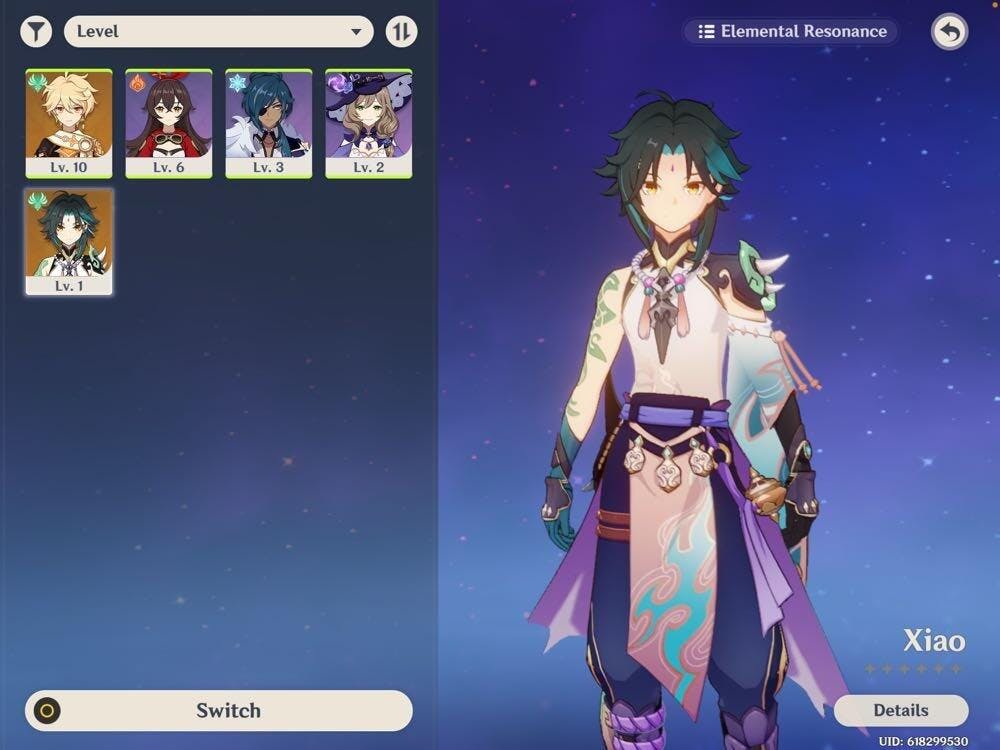Go back with the return arrow button
The width and height of the screenshot is (1000, 750).
pos(950,32)
